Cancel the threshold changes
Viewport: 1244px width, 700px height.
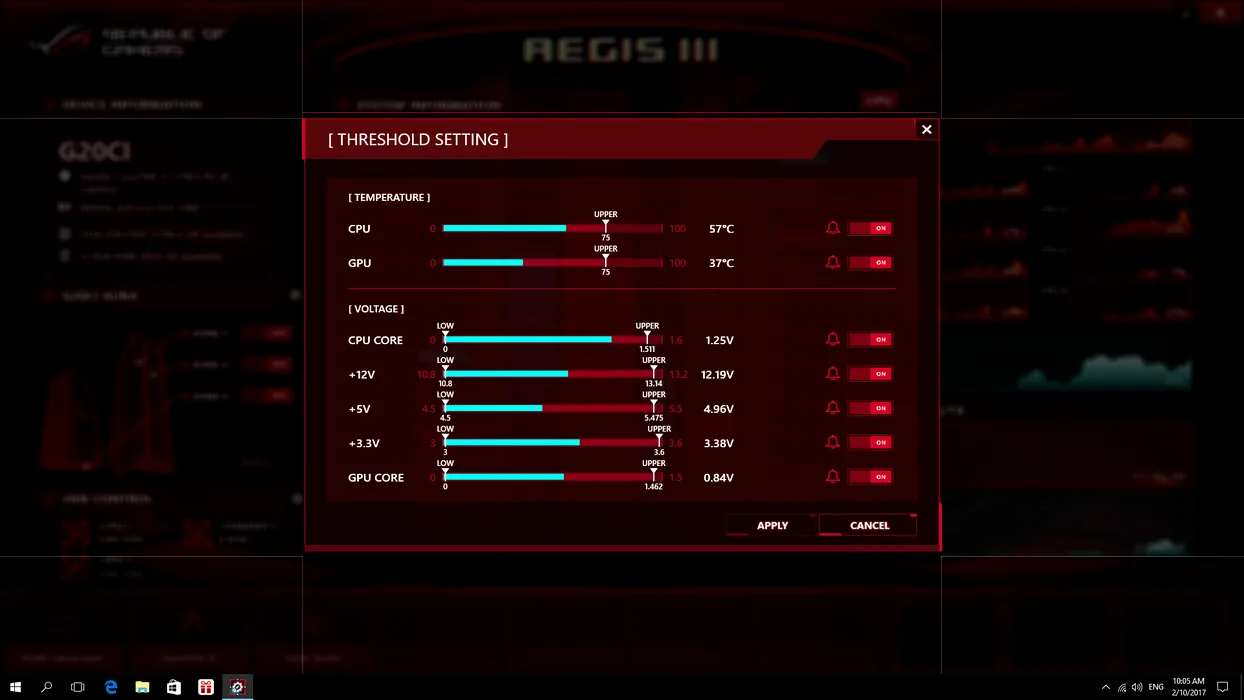point(868,525)
